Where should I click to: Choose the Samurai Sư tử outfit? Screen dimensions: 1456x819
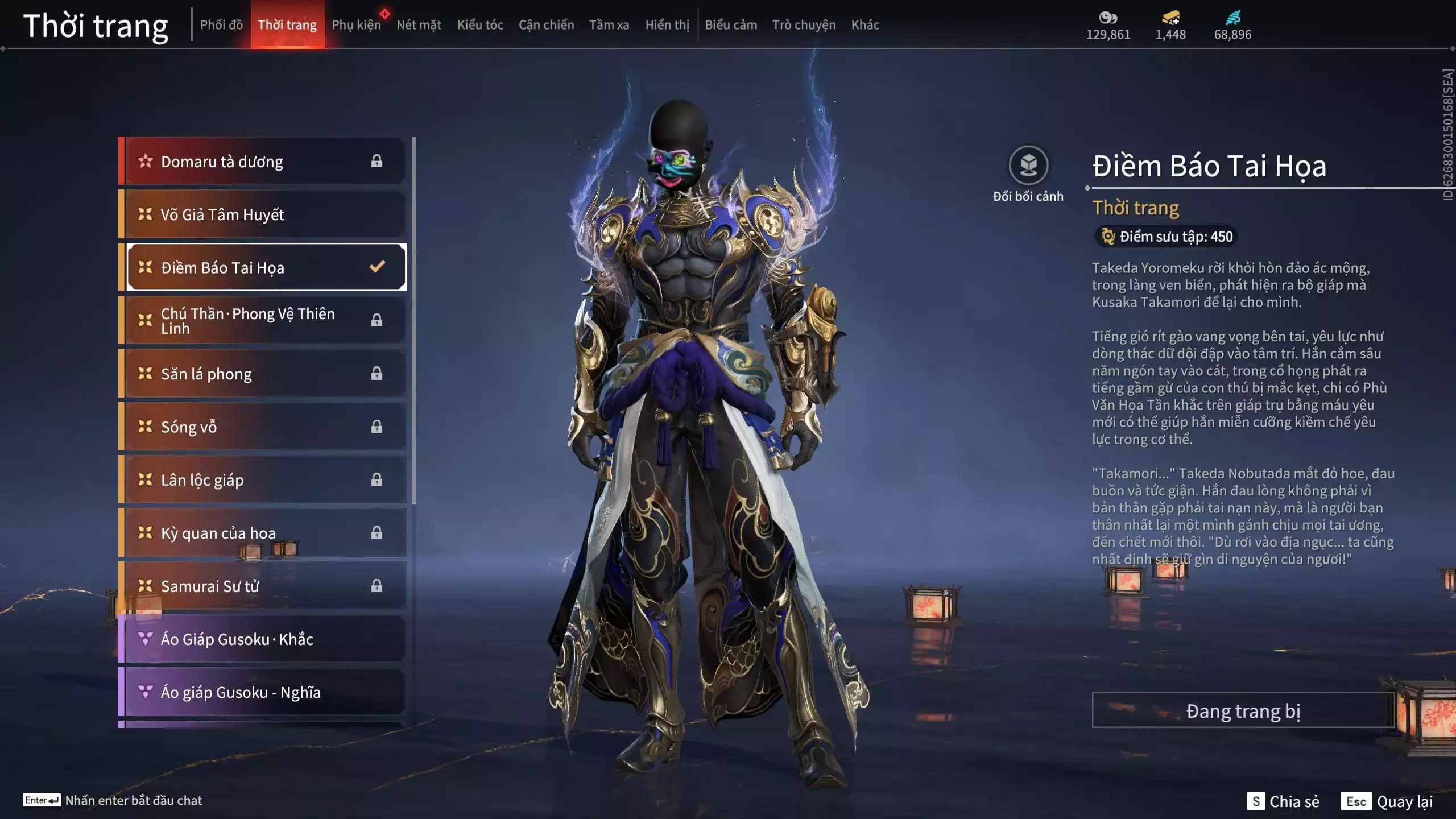[264, 586]
